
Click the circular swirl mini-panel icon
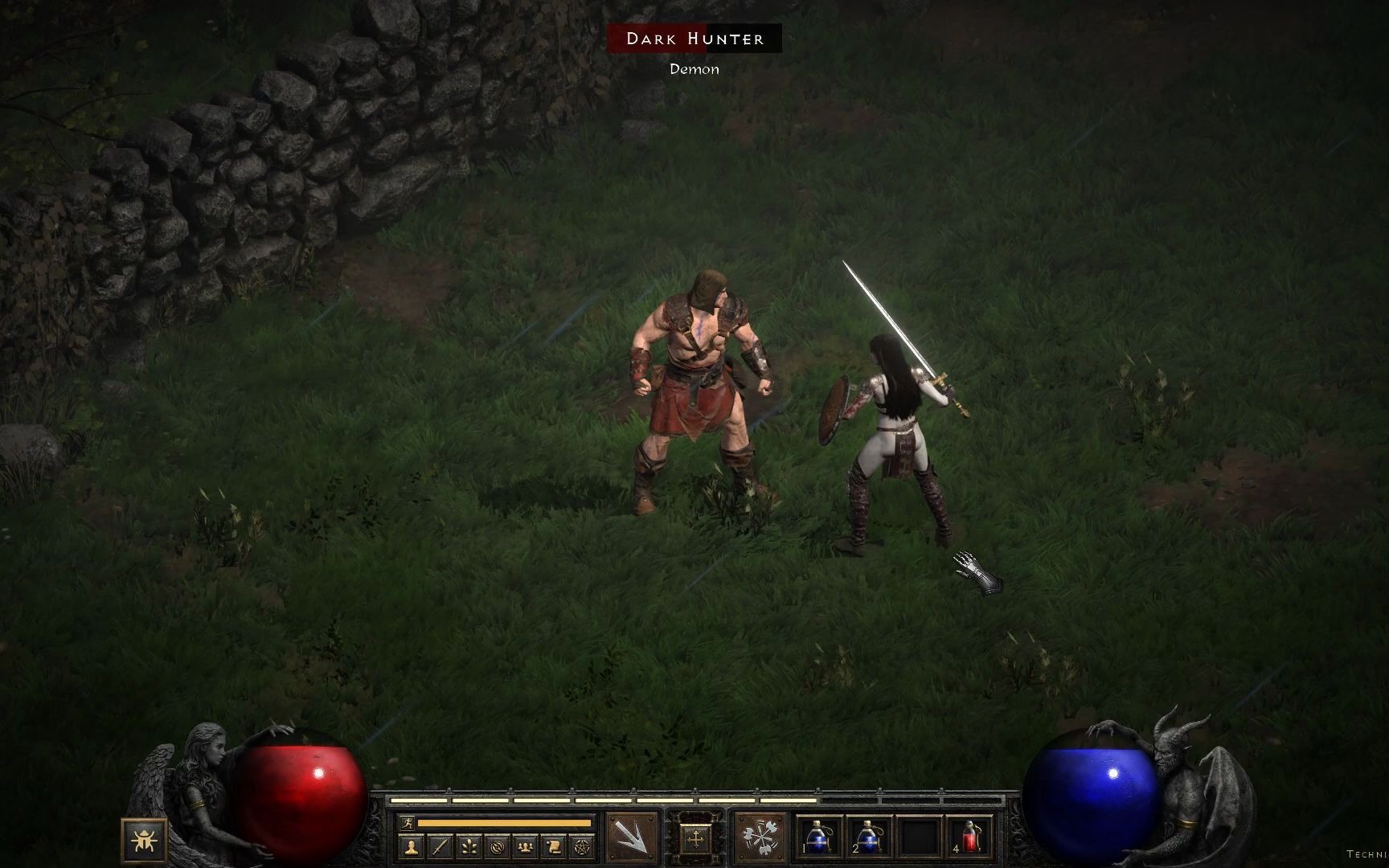pyautogui.click(x=496, y=846)
